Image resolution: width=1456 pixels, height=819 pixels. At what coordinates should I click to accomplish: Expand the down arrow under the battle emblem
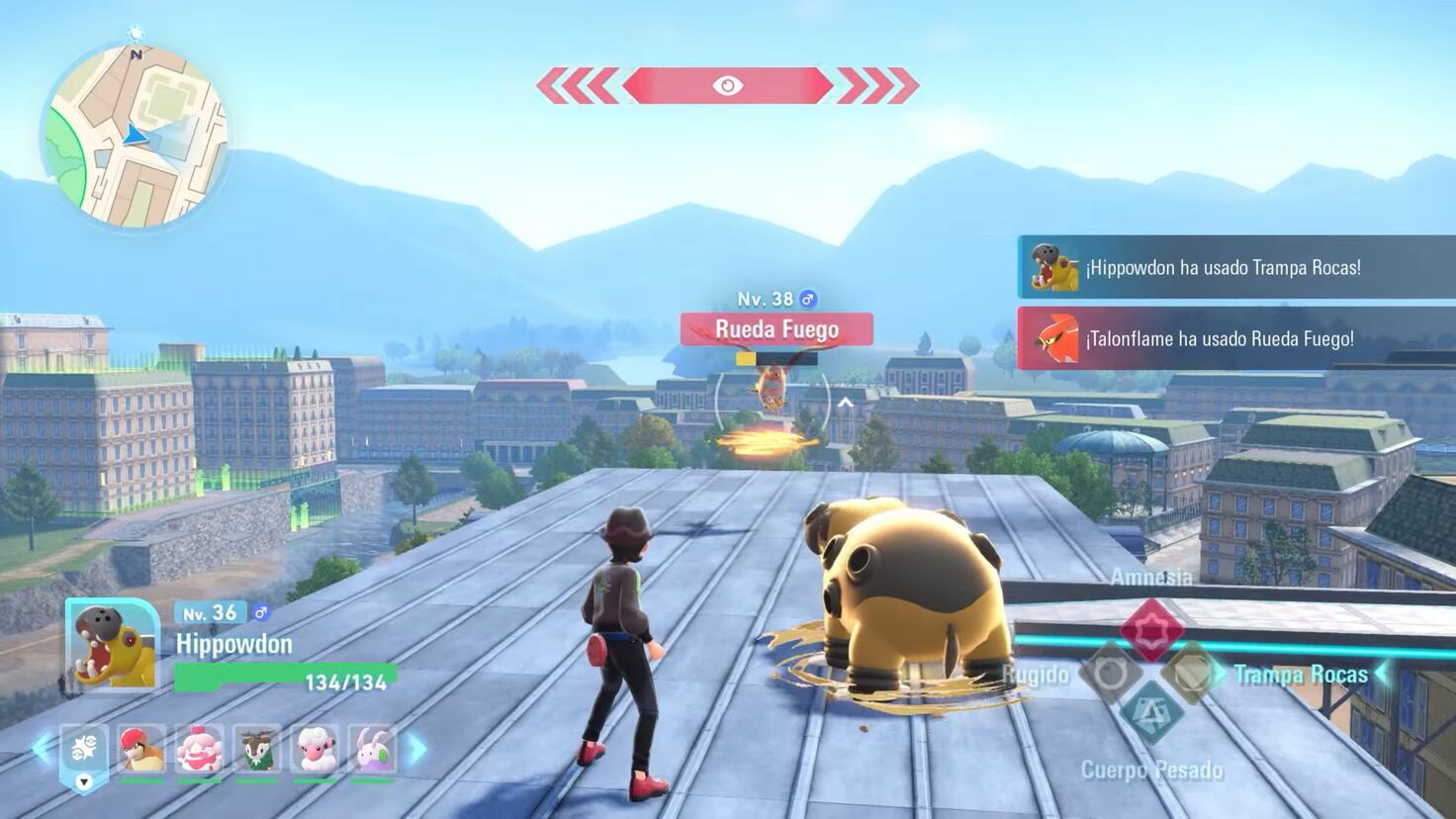[84, 780]
